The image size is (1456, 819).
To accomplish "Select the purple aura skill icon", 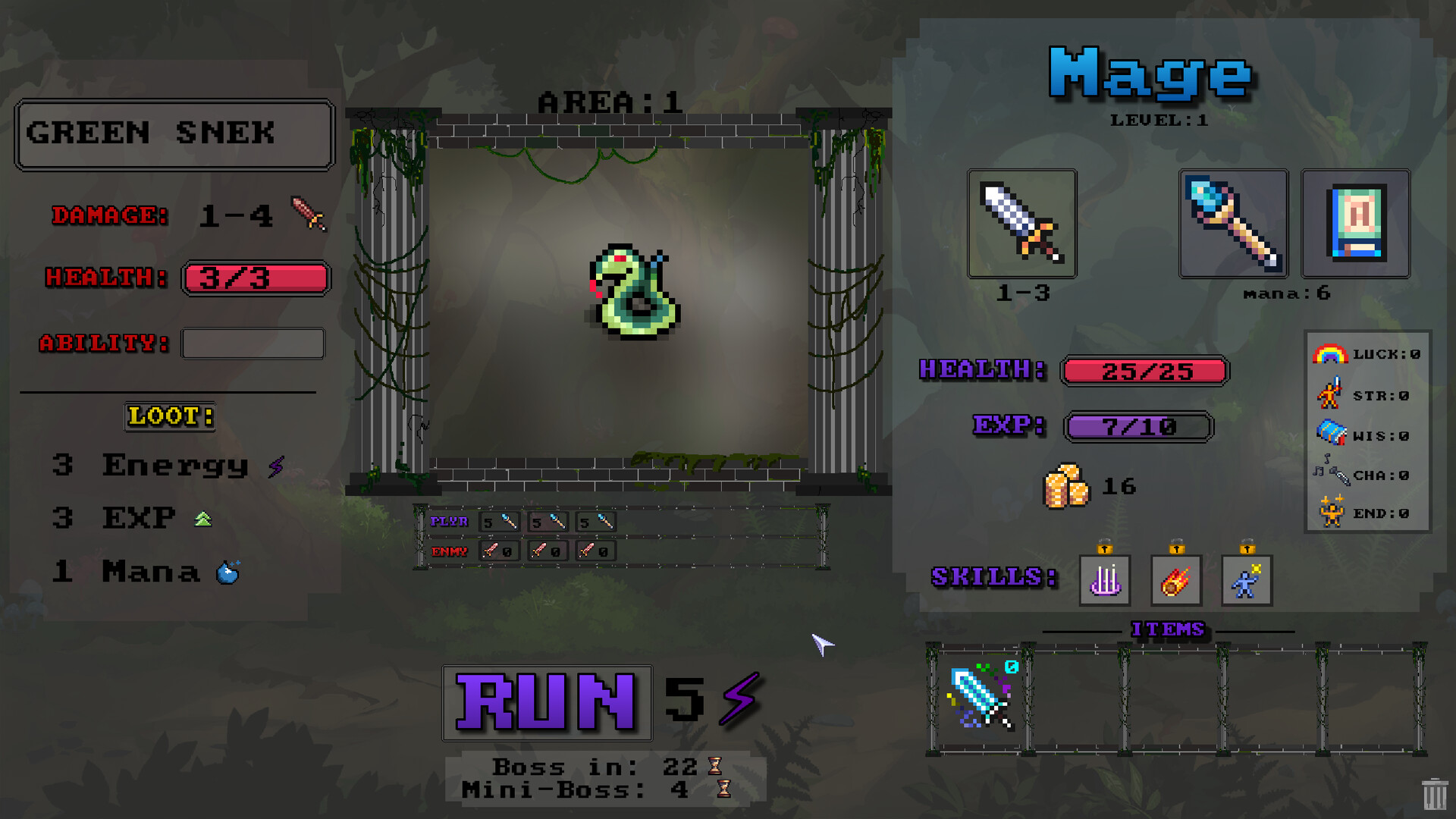I will [x=1105, y=580].
